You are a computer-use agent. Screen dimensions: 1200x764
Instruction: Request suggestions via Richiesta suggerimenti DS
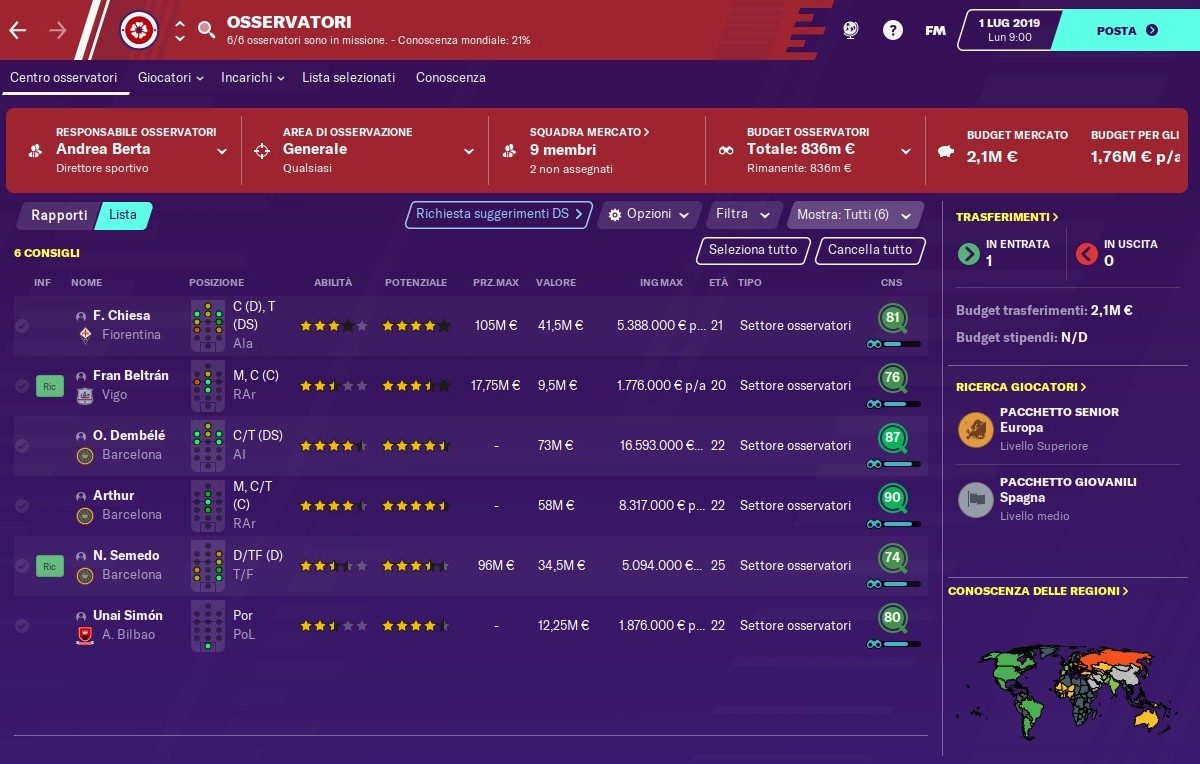click(x=498, y=214)
